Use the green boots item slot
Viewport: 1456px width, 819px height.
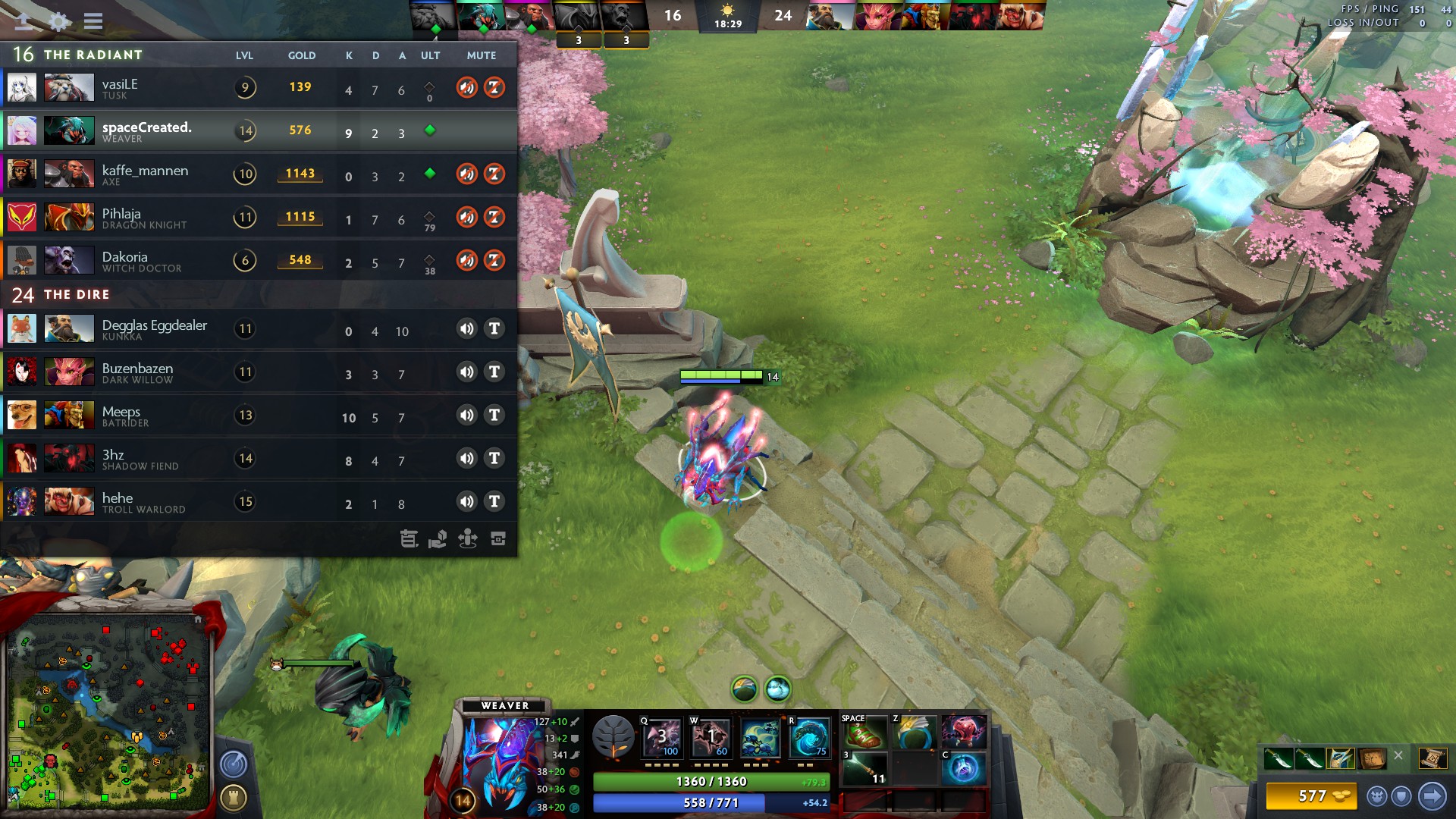point(864,732)
